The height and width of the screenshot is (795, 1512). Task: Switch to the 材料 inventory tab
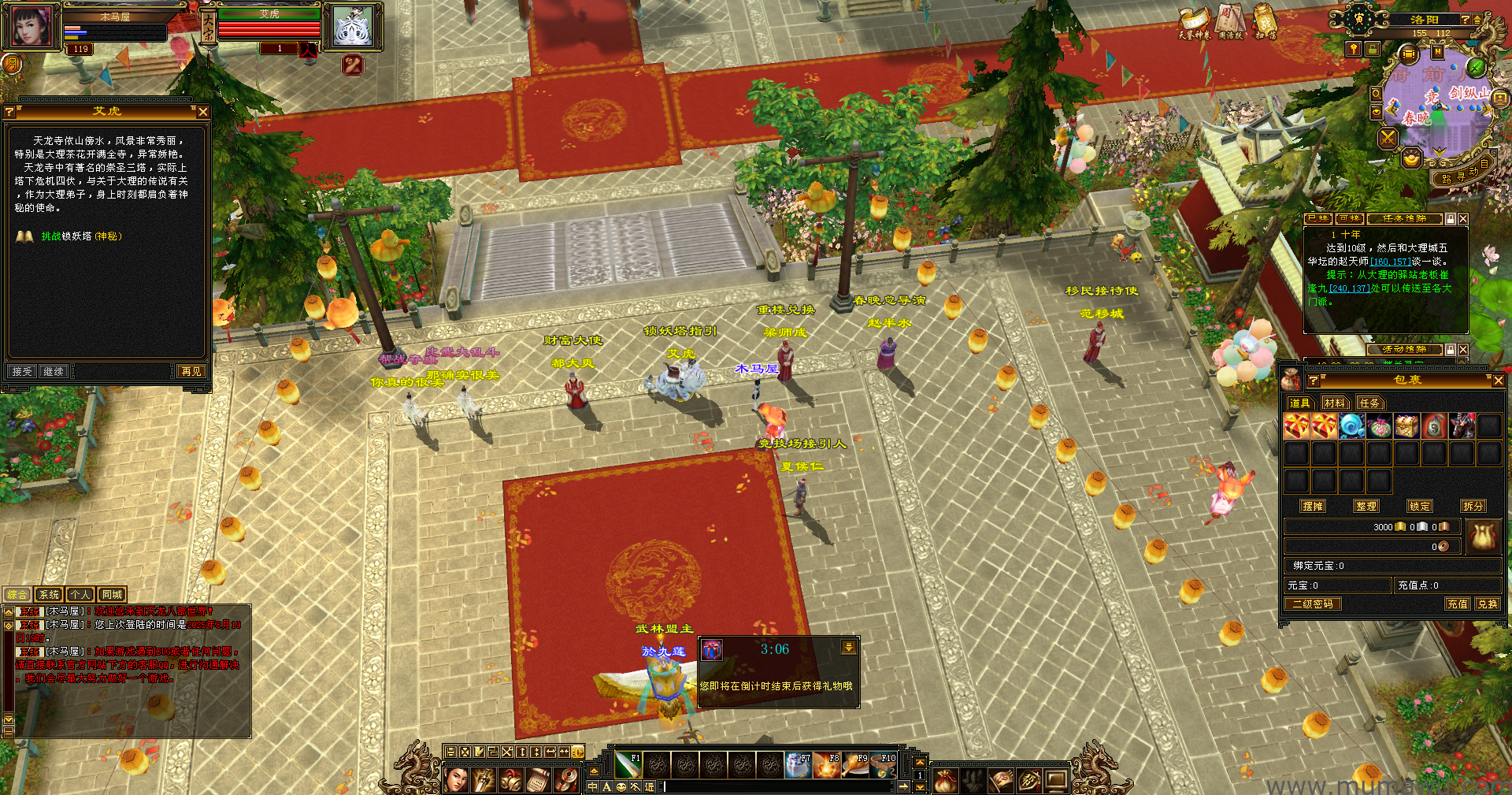tap(1335, 403)
